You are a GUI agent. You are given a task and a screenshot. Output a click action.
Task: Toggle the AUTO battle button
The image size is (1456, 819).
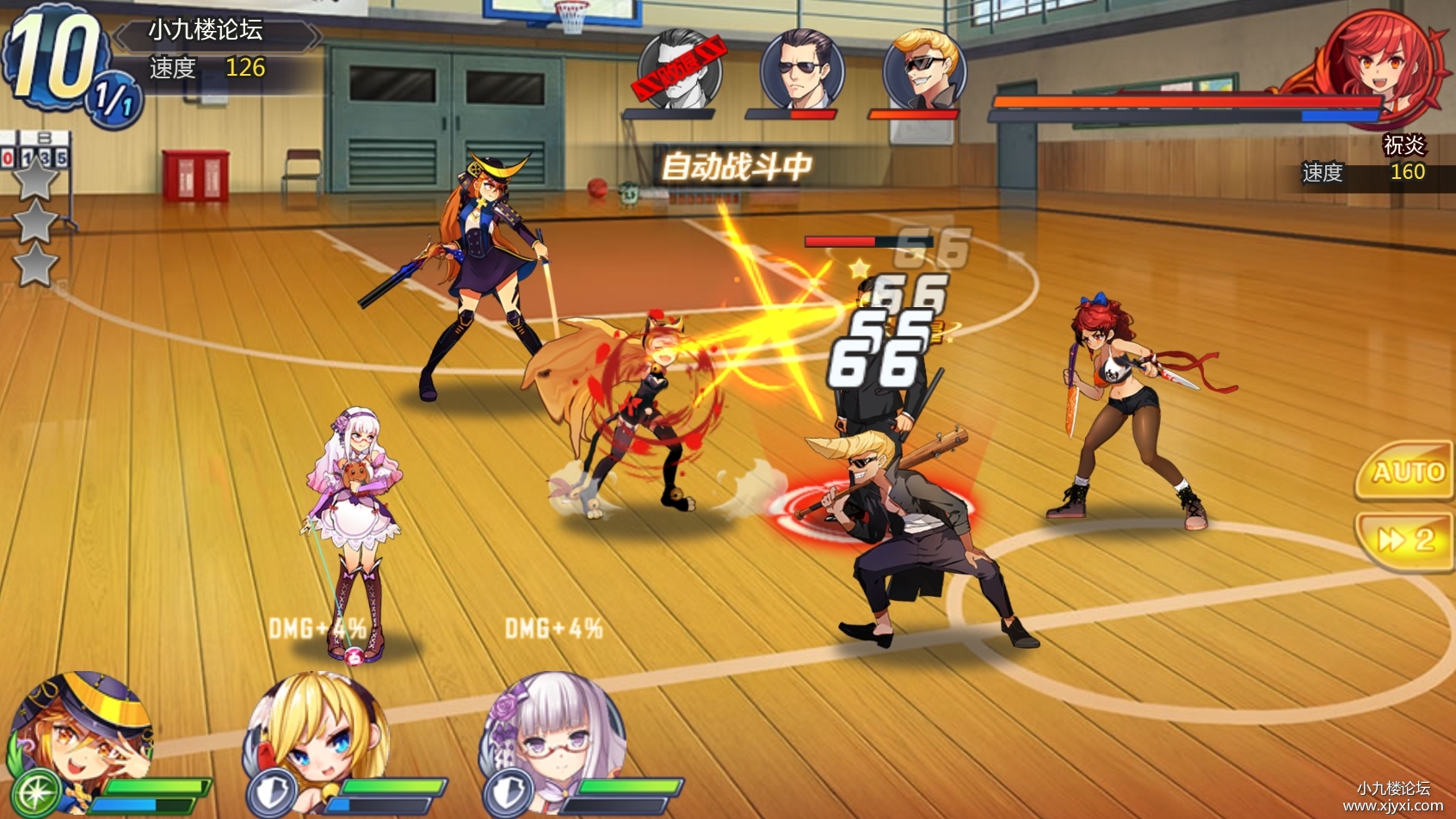click(x=1406, y=471)
